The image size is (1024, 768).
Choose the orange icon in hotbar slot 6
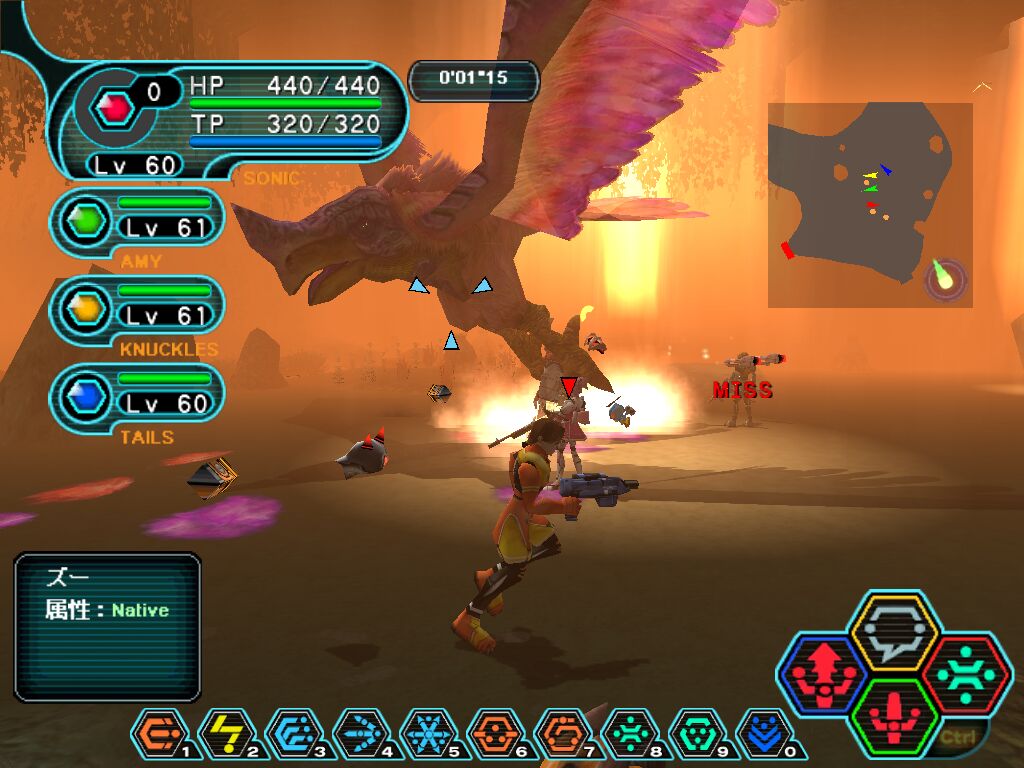point(495,737)
